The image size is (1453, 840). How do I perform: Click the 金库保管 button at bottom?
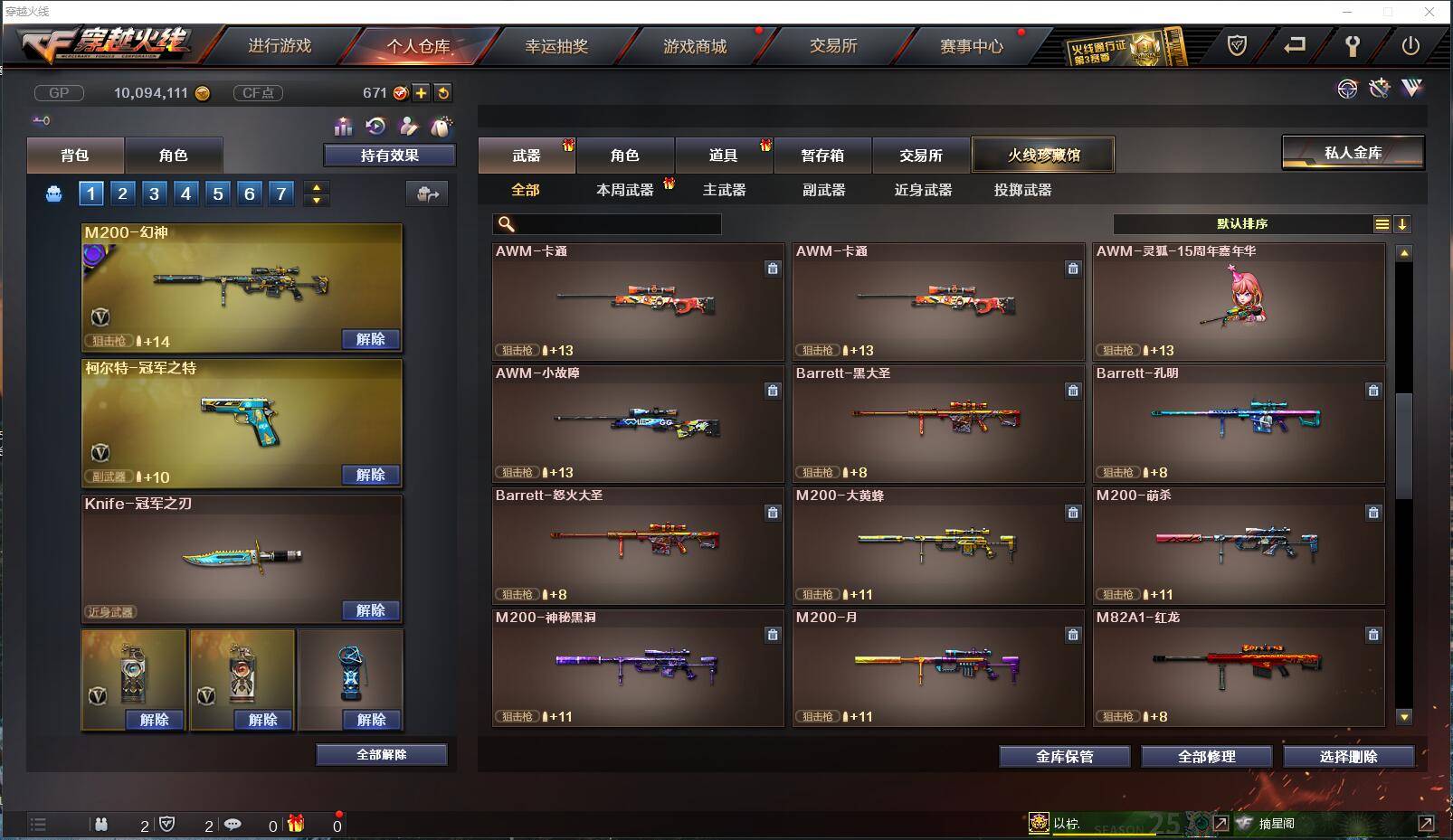point(1064,757)
